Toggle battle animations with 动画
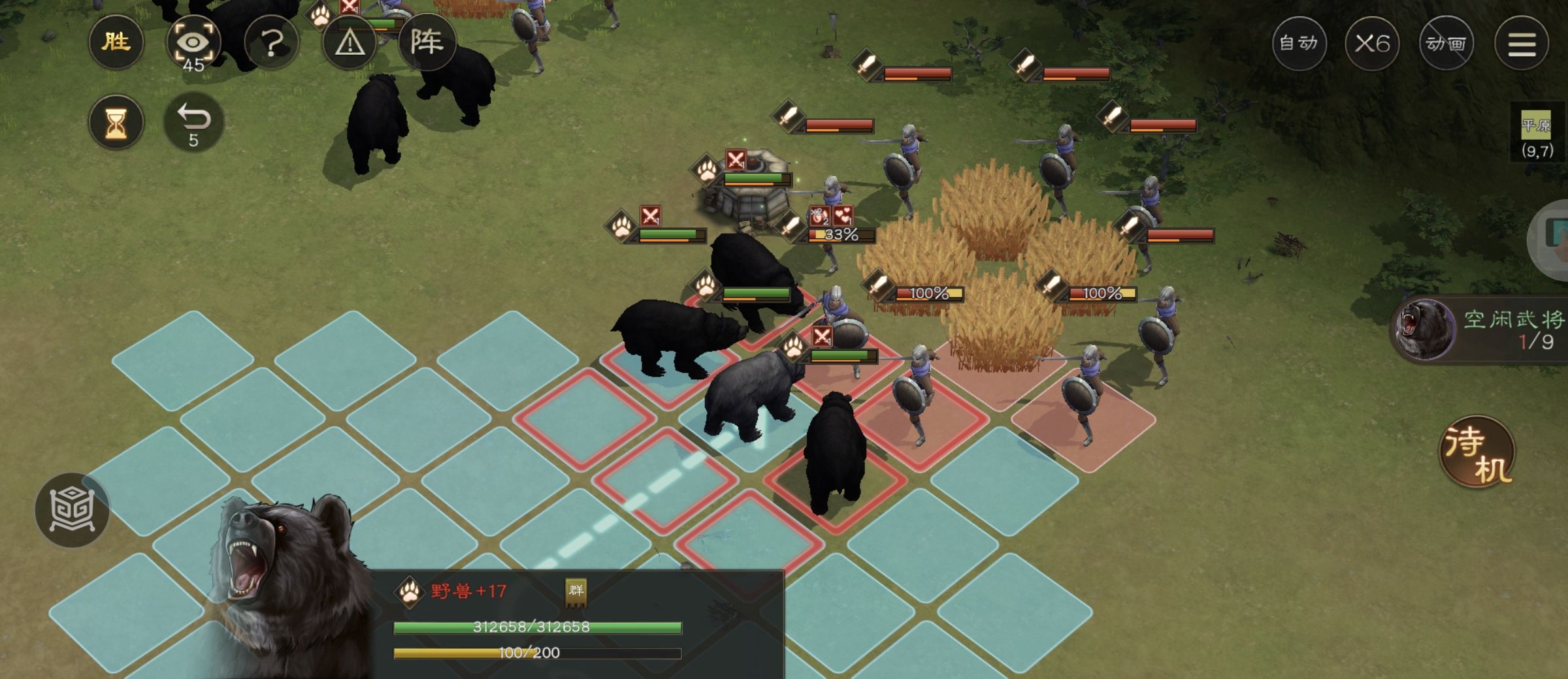Image resolution: width=1568 pixels, height=679 pixels. coord(1446,44)
